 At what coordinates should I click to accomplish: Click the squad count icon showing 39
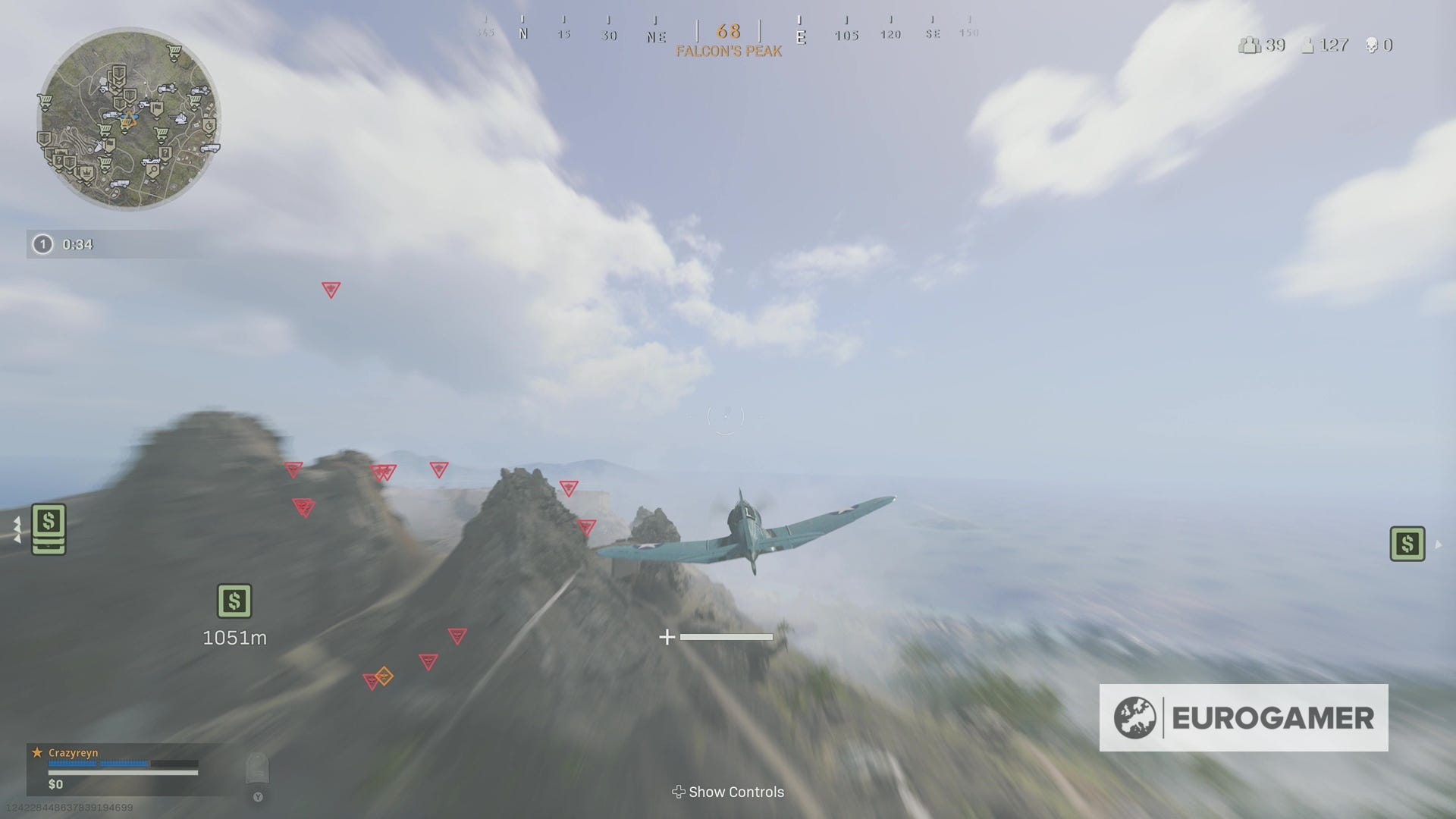point(1250,45)
